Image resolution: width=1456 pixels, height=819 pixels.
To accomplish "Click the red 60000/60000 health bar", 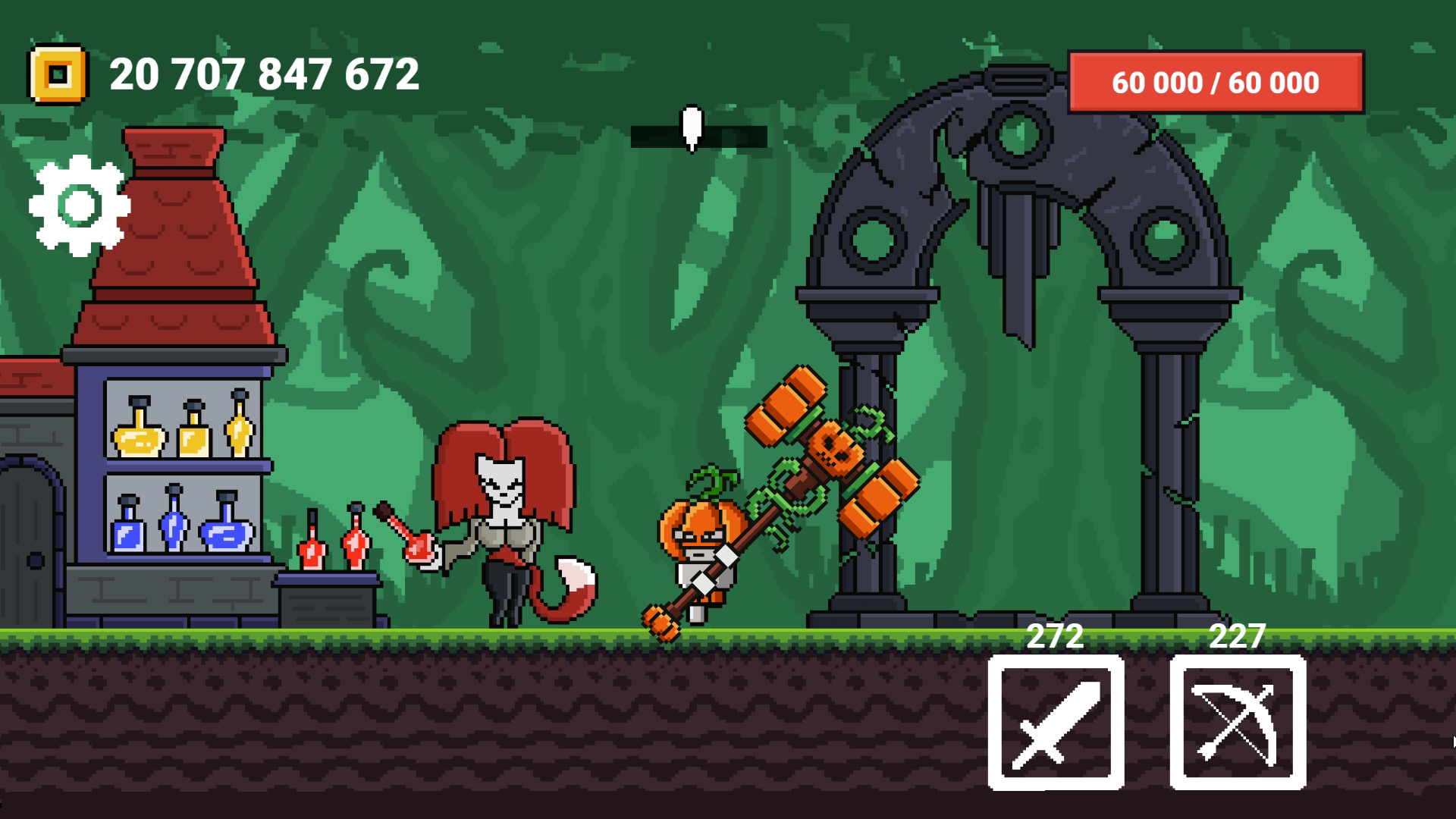I will point(1215,82).
